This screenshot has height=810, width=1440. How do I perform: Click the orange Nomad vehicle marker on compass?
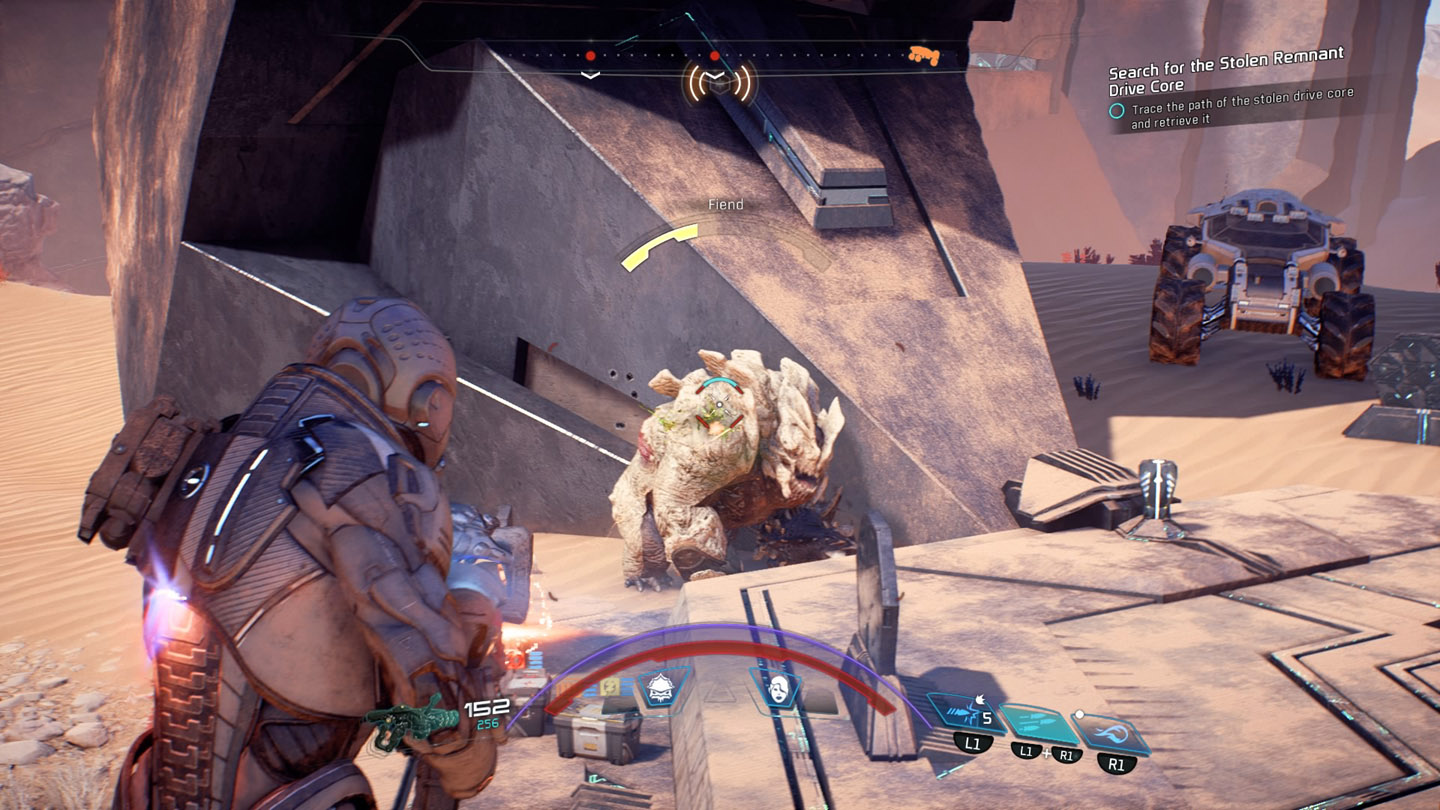point(923,56)
